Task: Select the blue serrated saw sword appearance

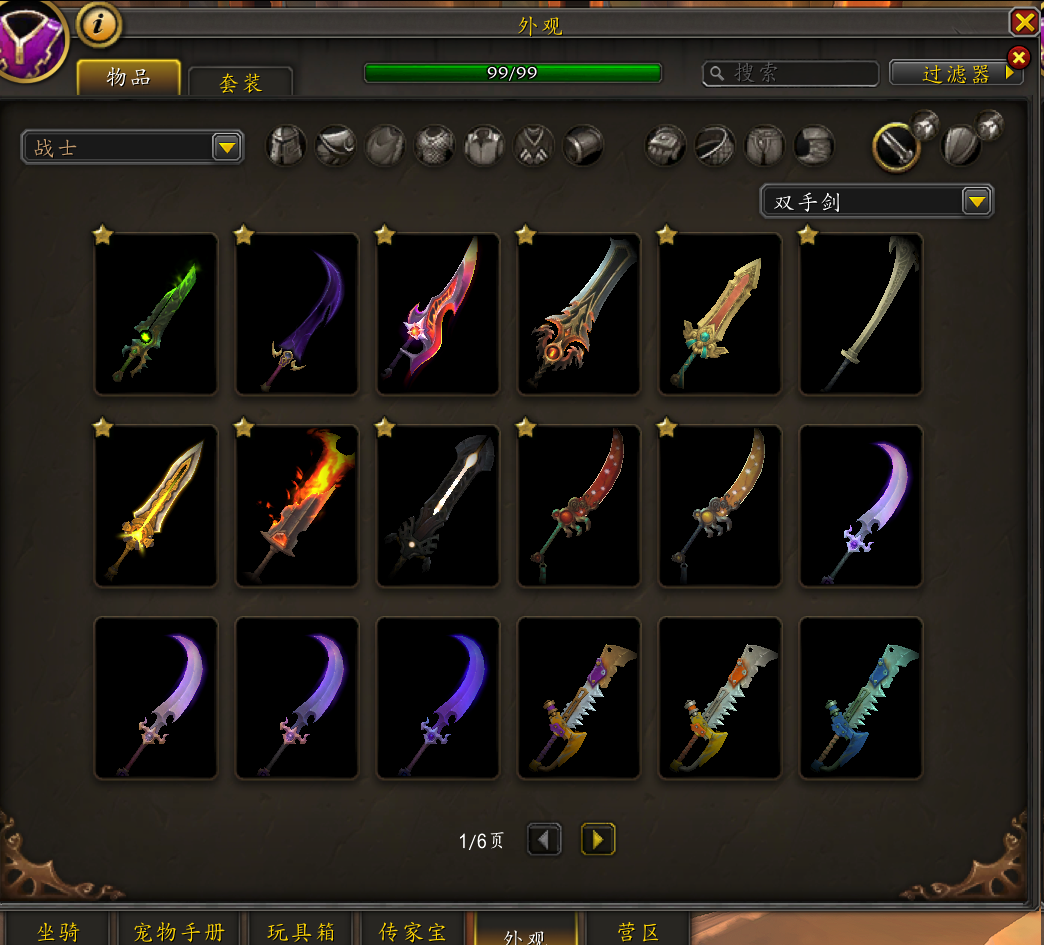Action: coord(861,698)
